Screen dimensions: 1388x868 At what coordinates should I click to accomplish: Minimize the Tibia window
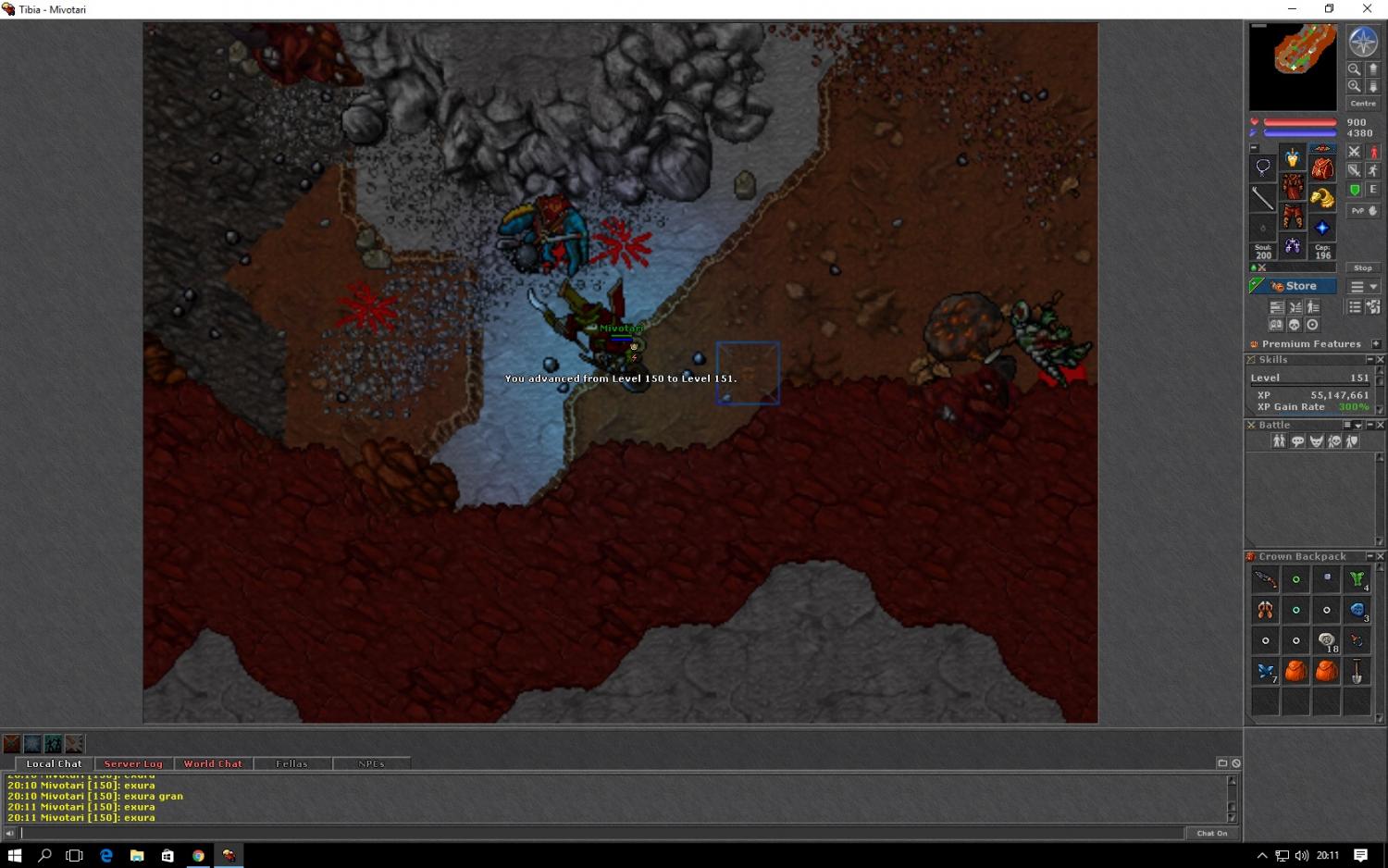[1292, 9]
